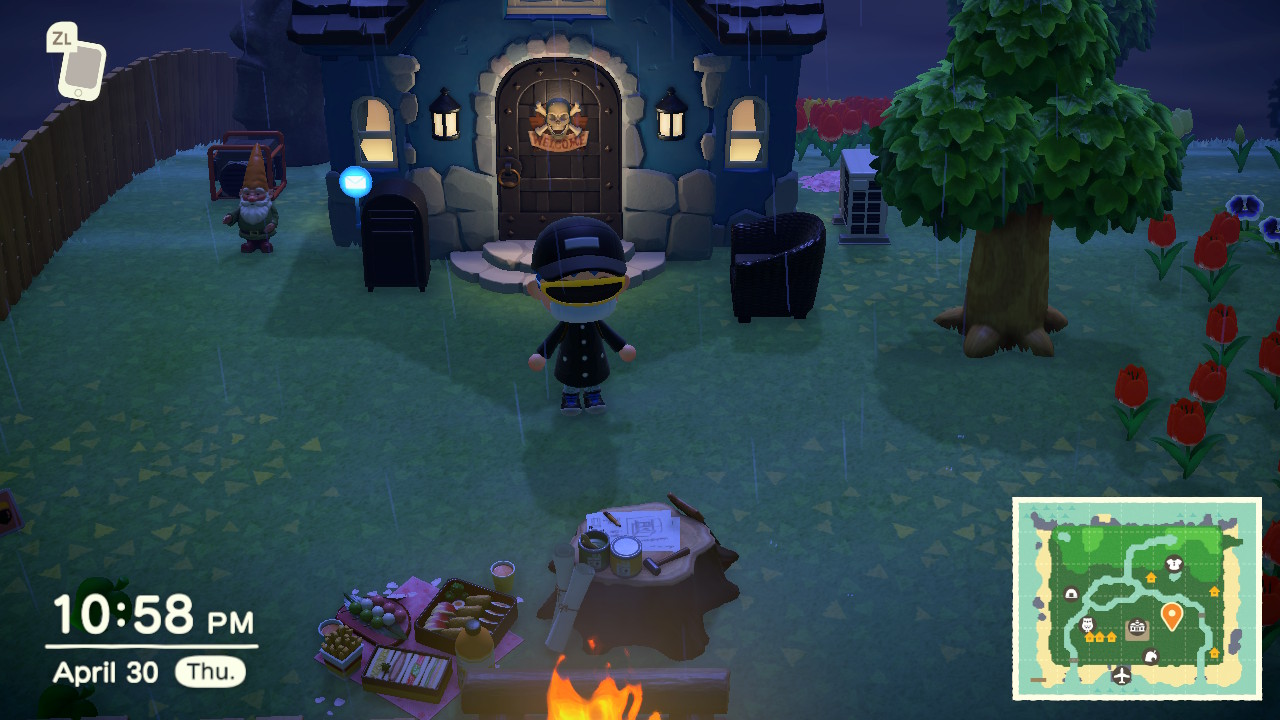
Task: Open the NookPhone icon
Action: 81,67
